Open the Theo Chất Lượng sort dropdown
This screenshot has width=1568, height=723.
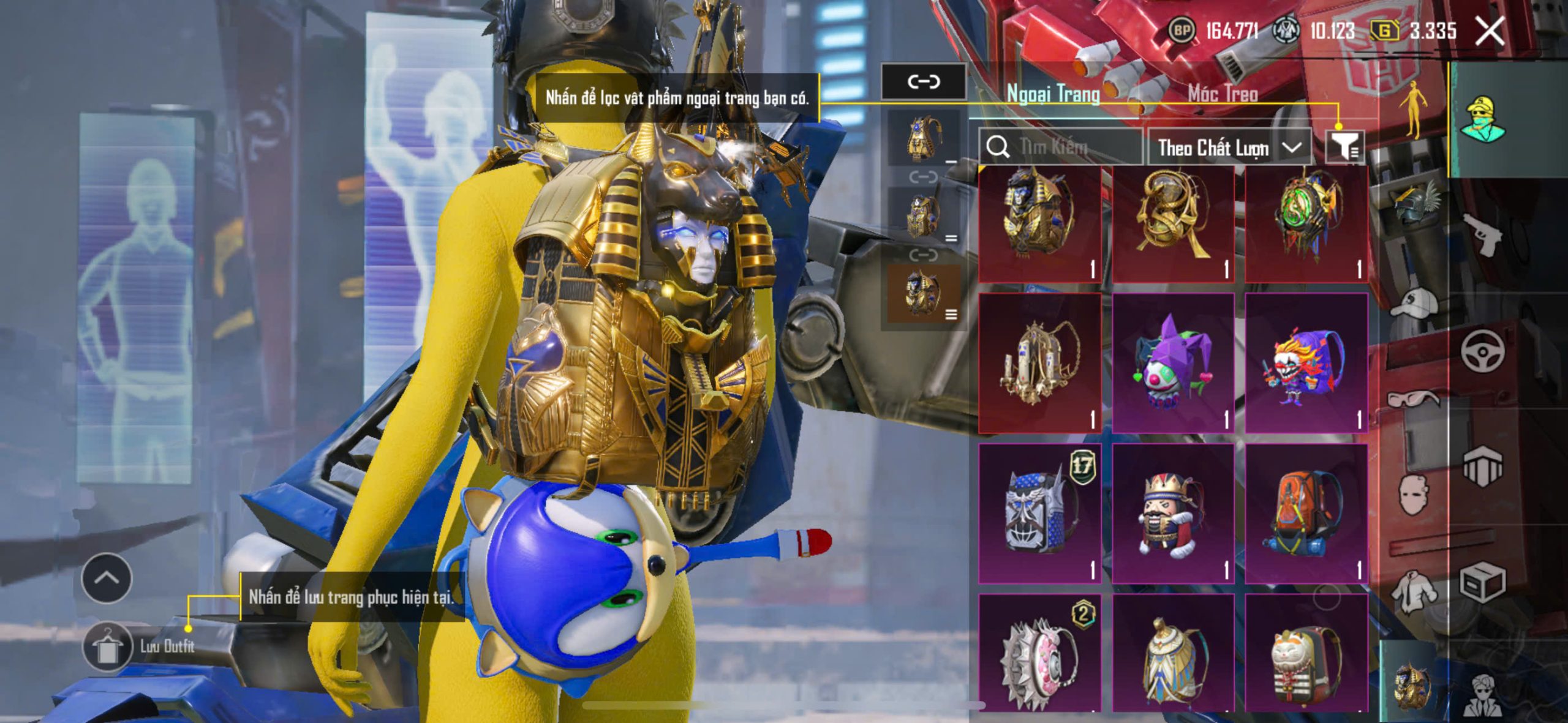[x=1228, y=148]
